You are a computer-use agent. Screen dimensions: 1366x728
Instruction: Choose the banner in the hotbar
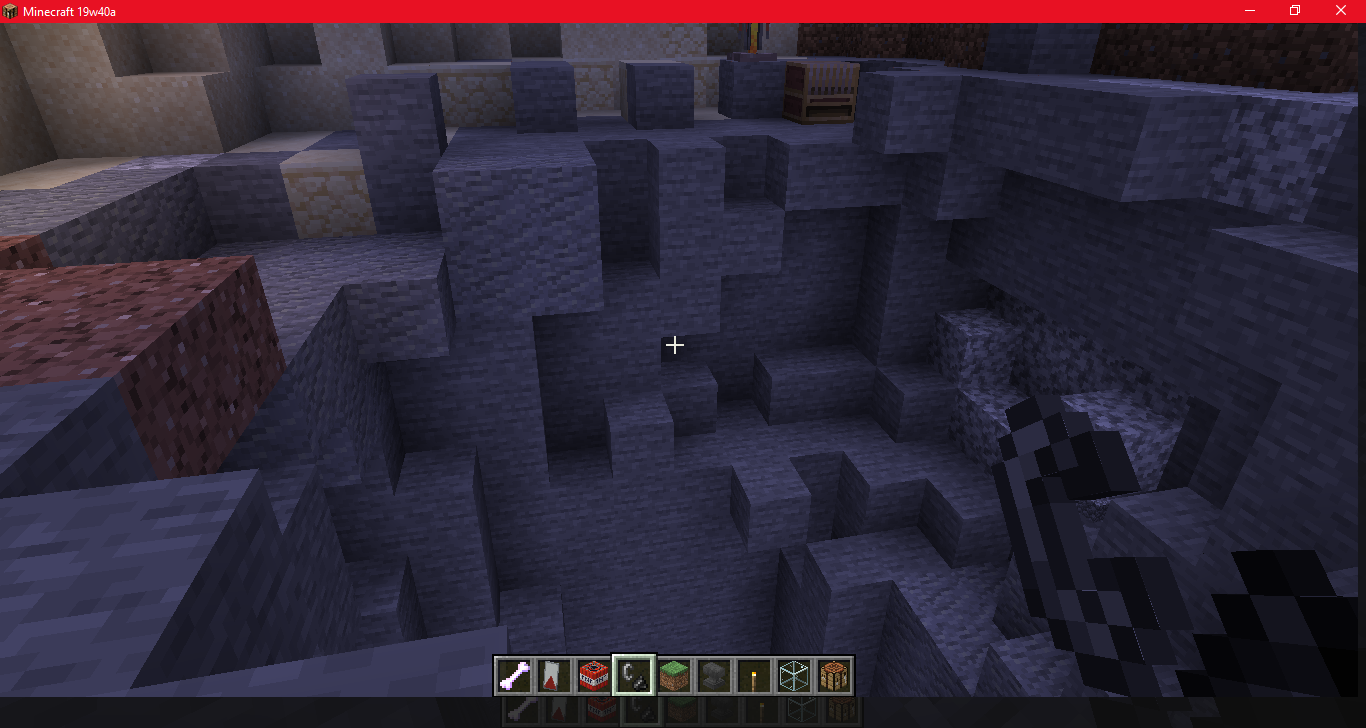tap(554, 676)
